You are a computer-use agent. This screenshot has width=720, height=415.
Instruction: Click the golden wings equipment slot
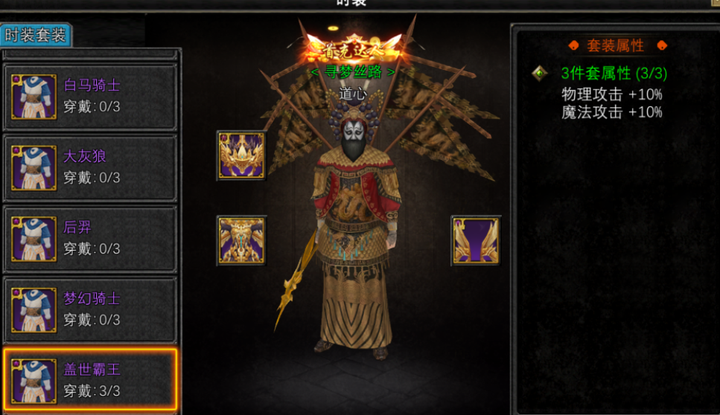pyautogui.click(x=475, y=240)
